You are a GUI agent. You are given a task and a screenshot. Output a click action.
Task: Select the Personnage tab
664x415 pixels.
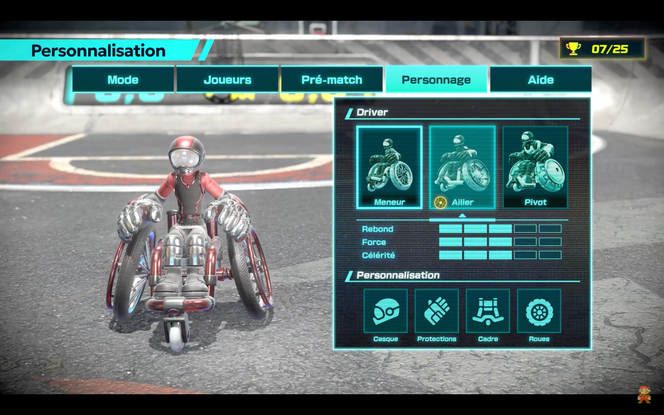[435, 80]
